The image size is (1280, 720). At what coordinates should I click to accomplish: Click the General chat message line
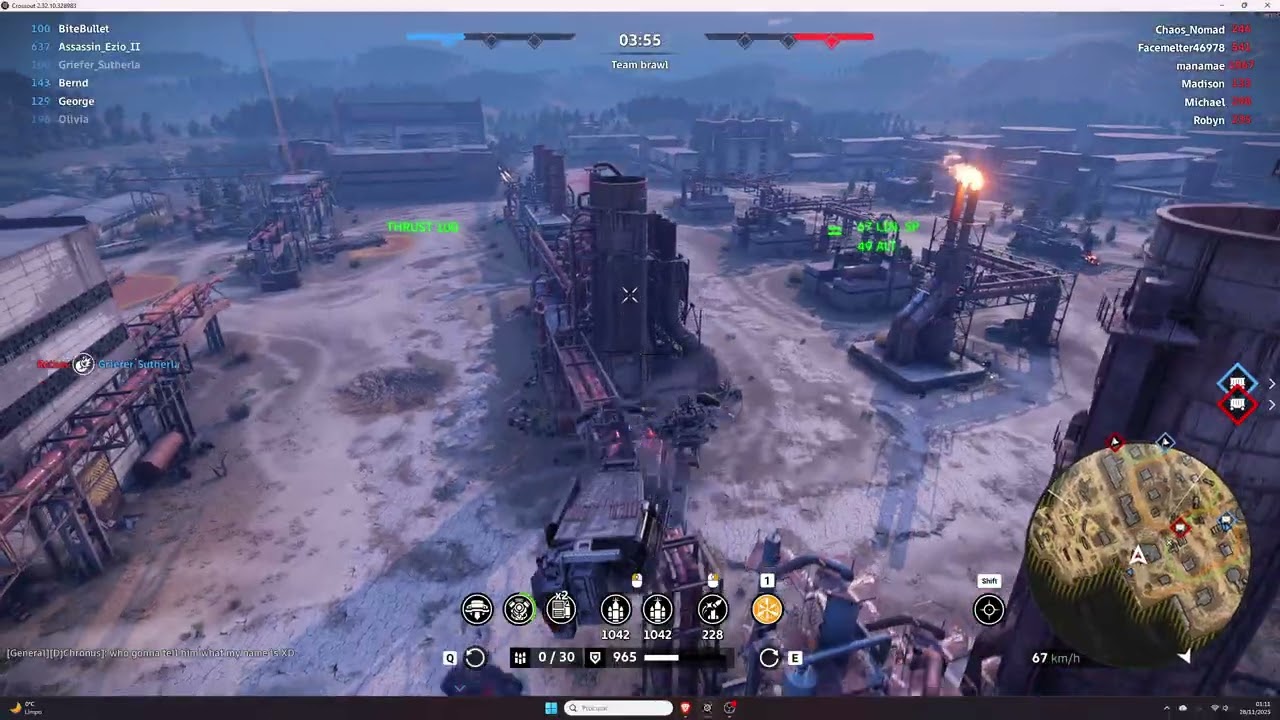pos(150,653)
